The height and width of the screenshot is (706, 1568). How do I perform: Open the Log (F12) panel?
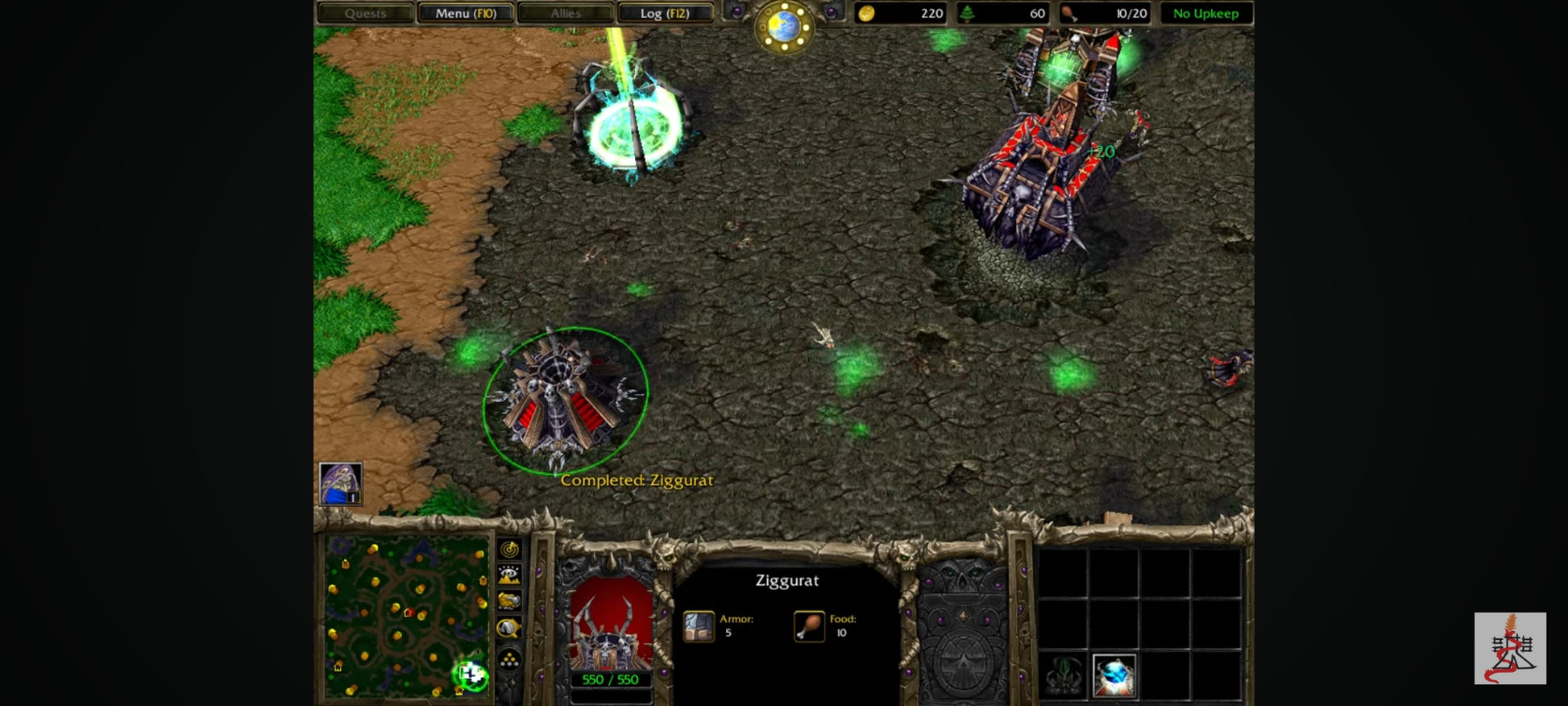pyautogui.click(x=665, y=14)
